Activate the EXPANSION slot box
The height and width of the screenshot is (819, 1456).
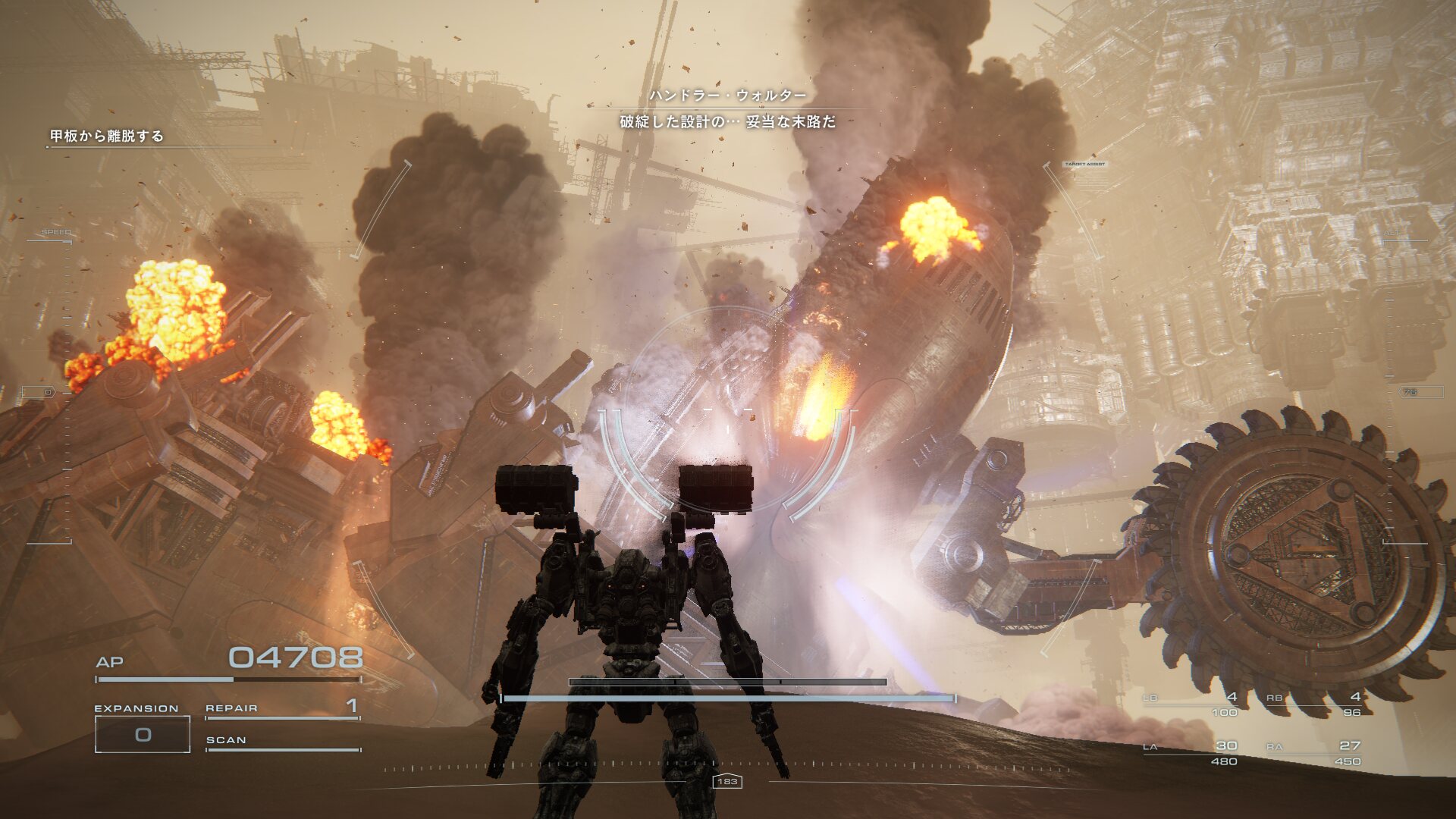[143, 734]
